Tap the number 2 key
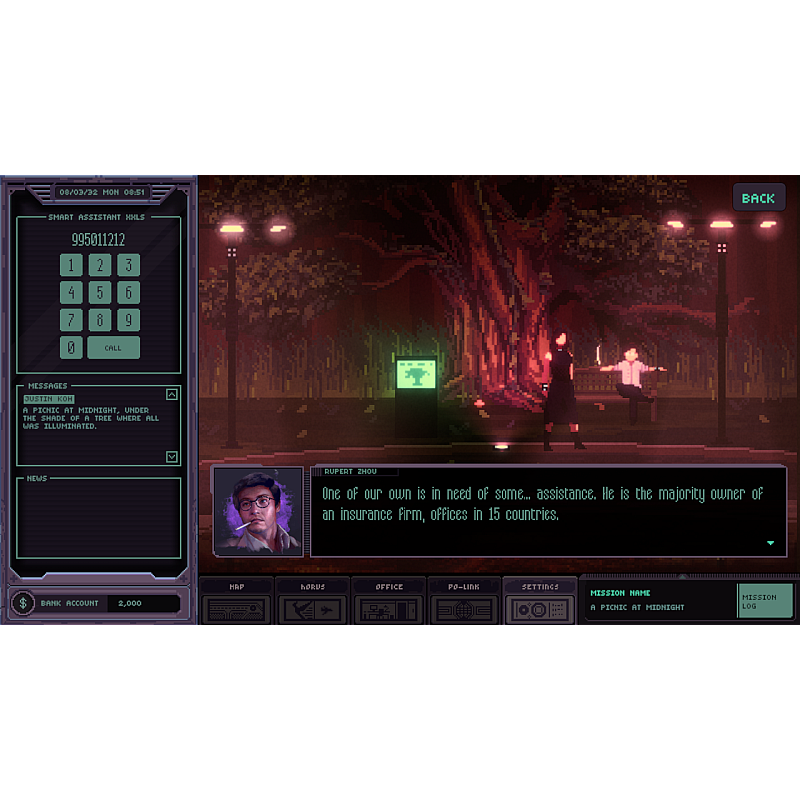The image size is (800, 800). [x=99, y=265]
